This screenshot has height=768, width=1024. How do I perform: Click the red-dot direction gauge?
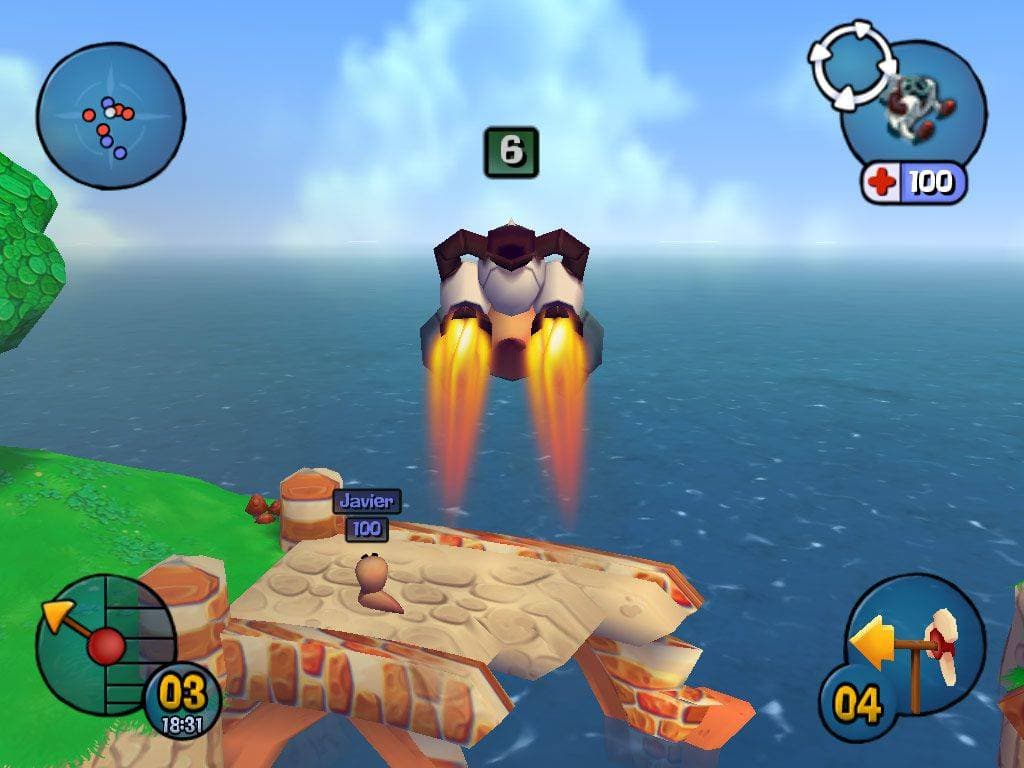pos(104,645)
